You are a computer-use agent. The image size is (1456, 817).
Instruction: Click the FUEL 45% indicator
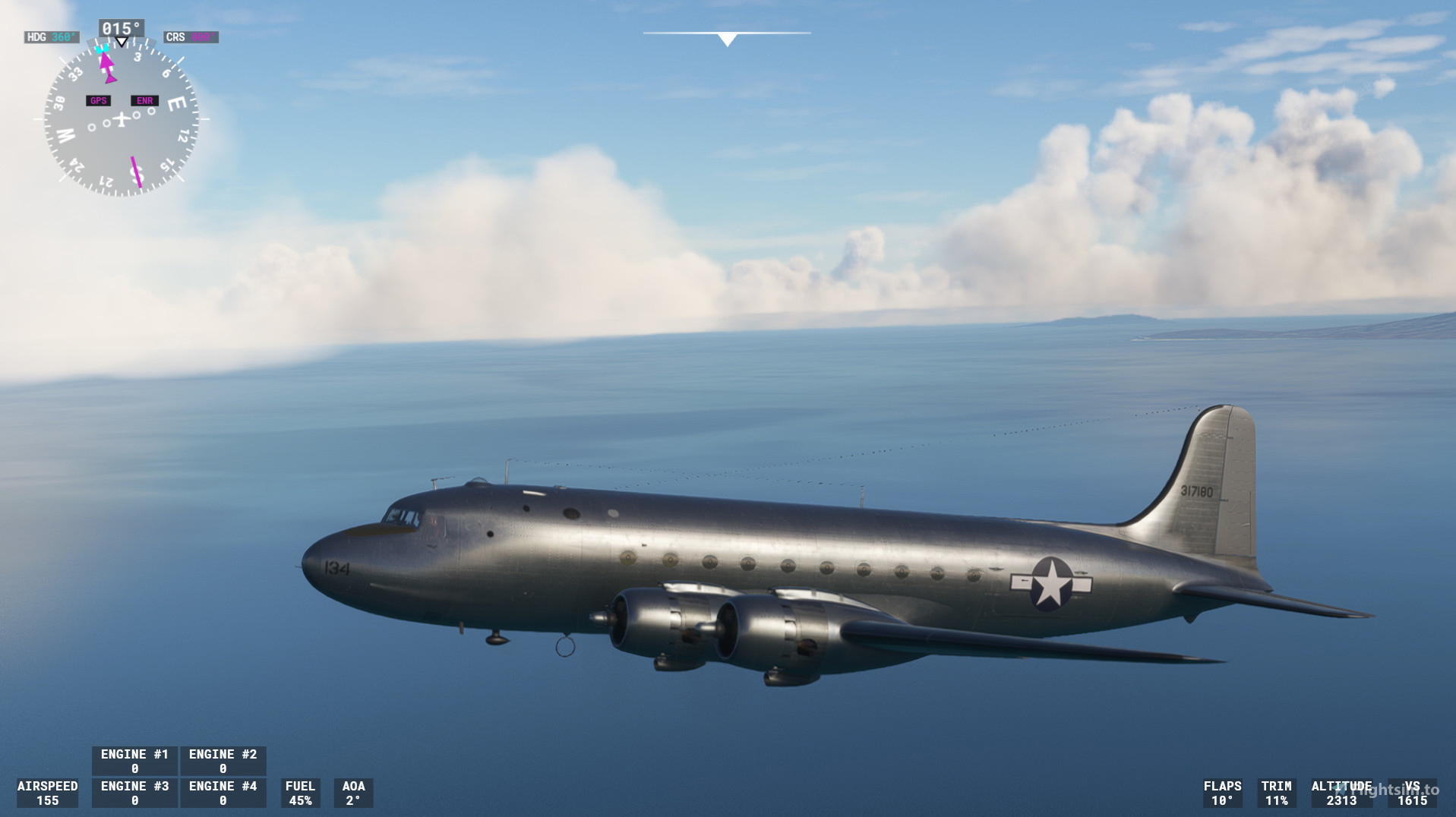300,792
